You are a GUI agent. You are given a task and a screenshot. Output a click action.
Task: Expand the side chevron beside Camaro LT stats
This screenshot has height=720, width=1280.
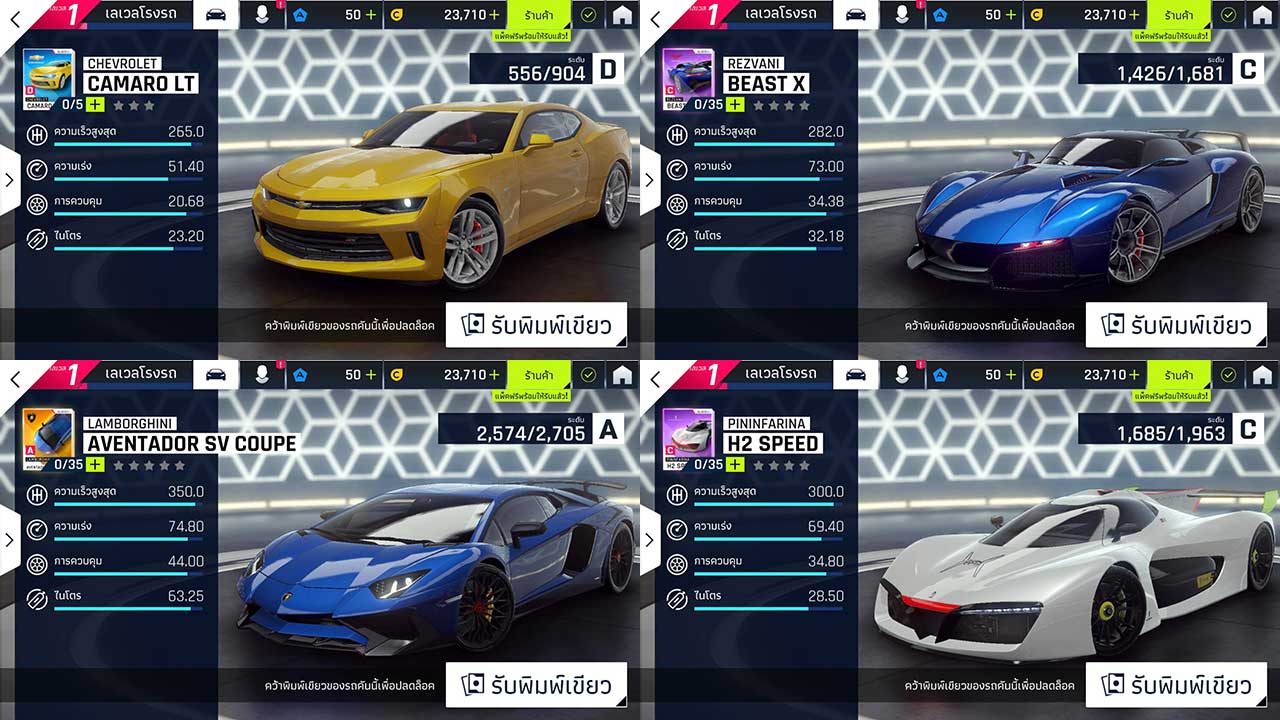click(8, 180)
